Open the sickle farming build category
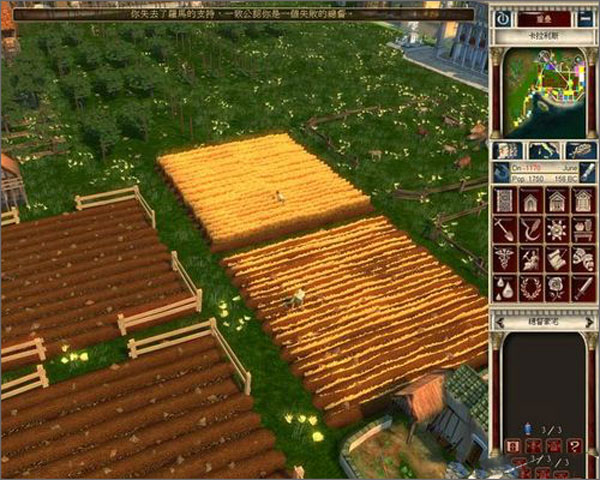 [530, 230]
